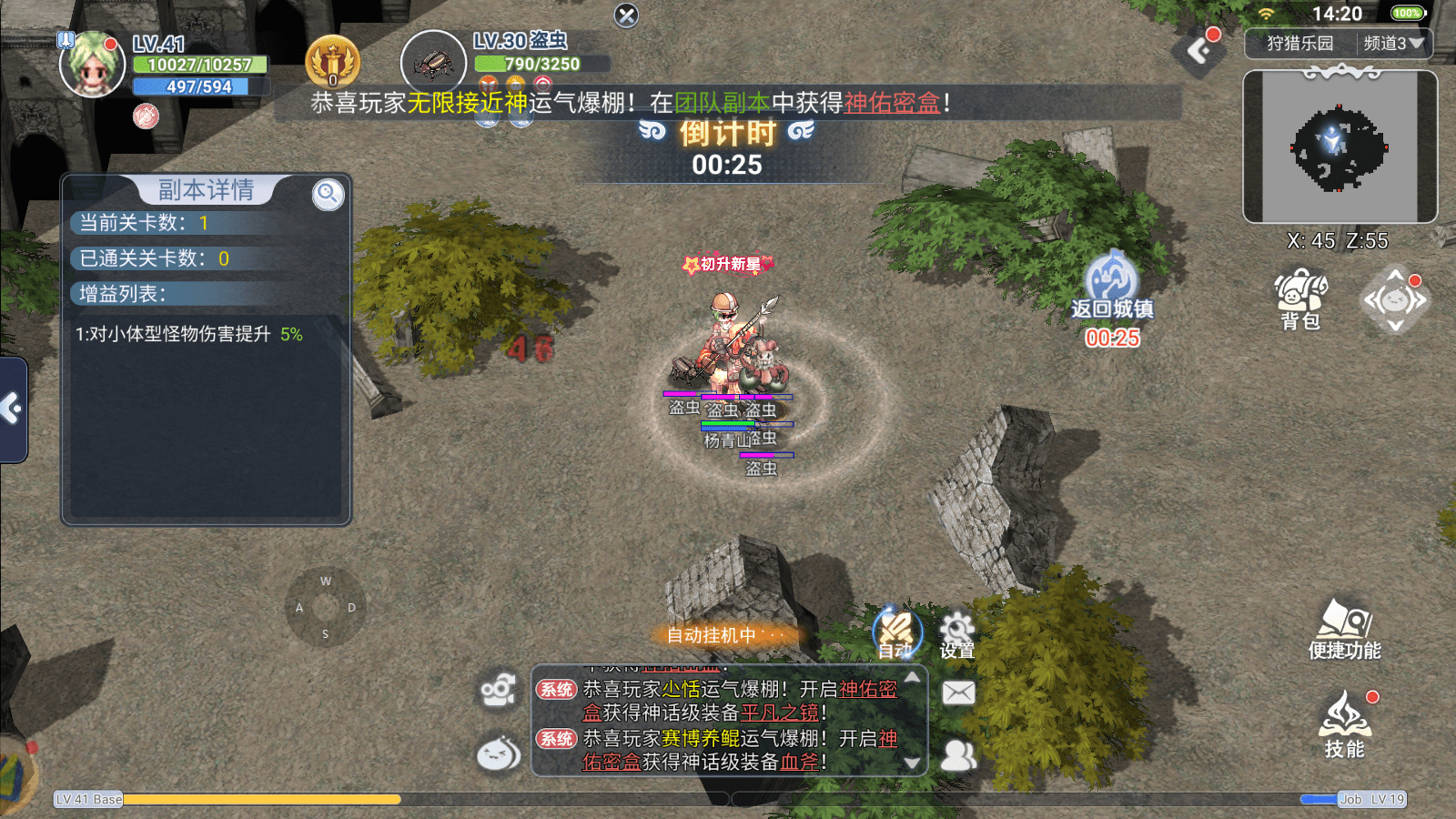The width and height of the screenshot is (1456, 819).
Task: Click the magnifier in 副本详情 panel
Action: [328, 194]
